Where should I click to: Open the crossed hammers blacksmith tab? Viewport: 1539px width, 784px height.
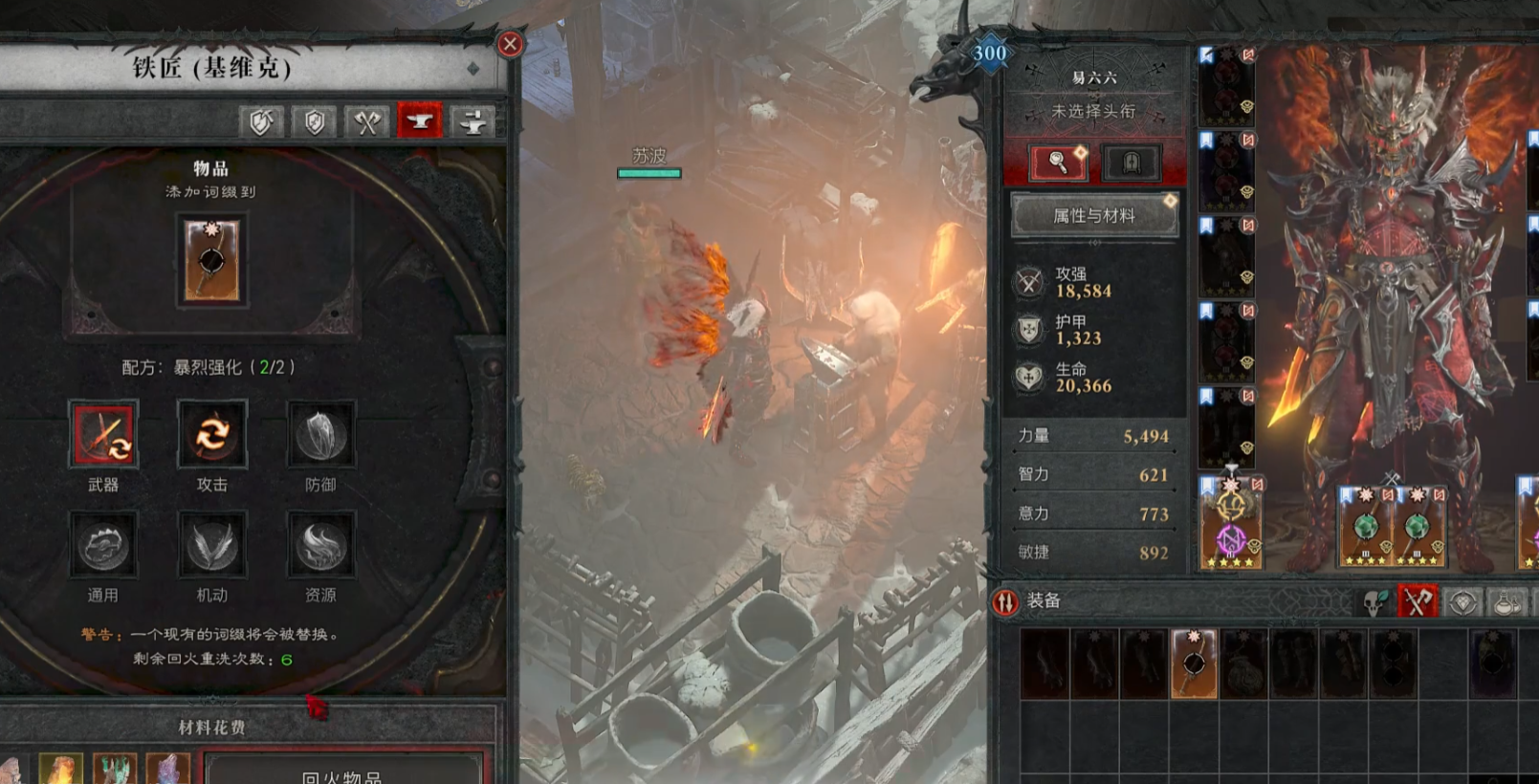coord(366,121)
